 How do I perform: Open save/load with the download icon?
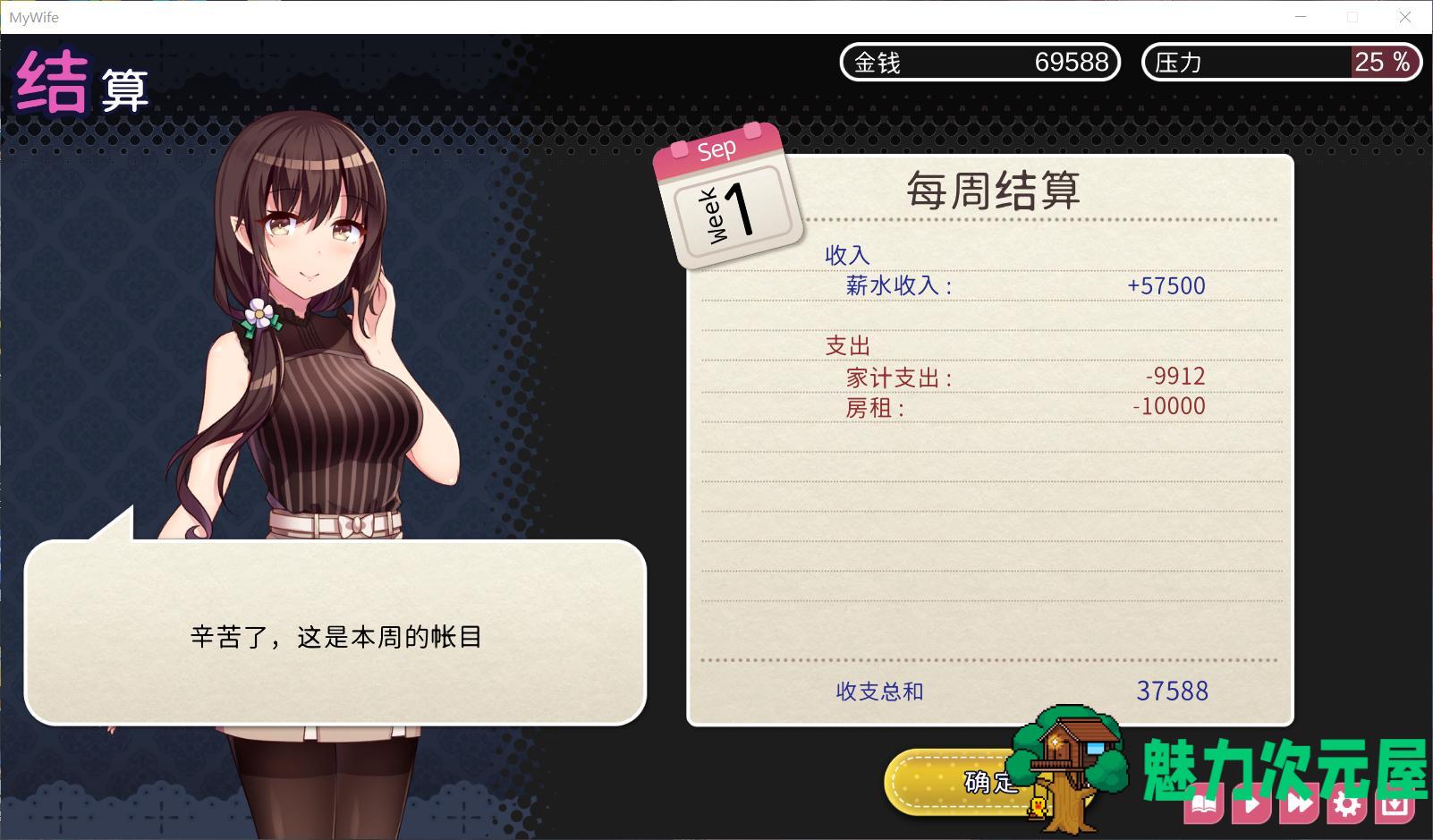[1395, 803]
